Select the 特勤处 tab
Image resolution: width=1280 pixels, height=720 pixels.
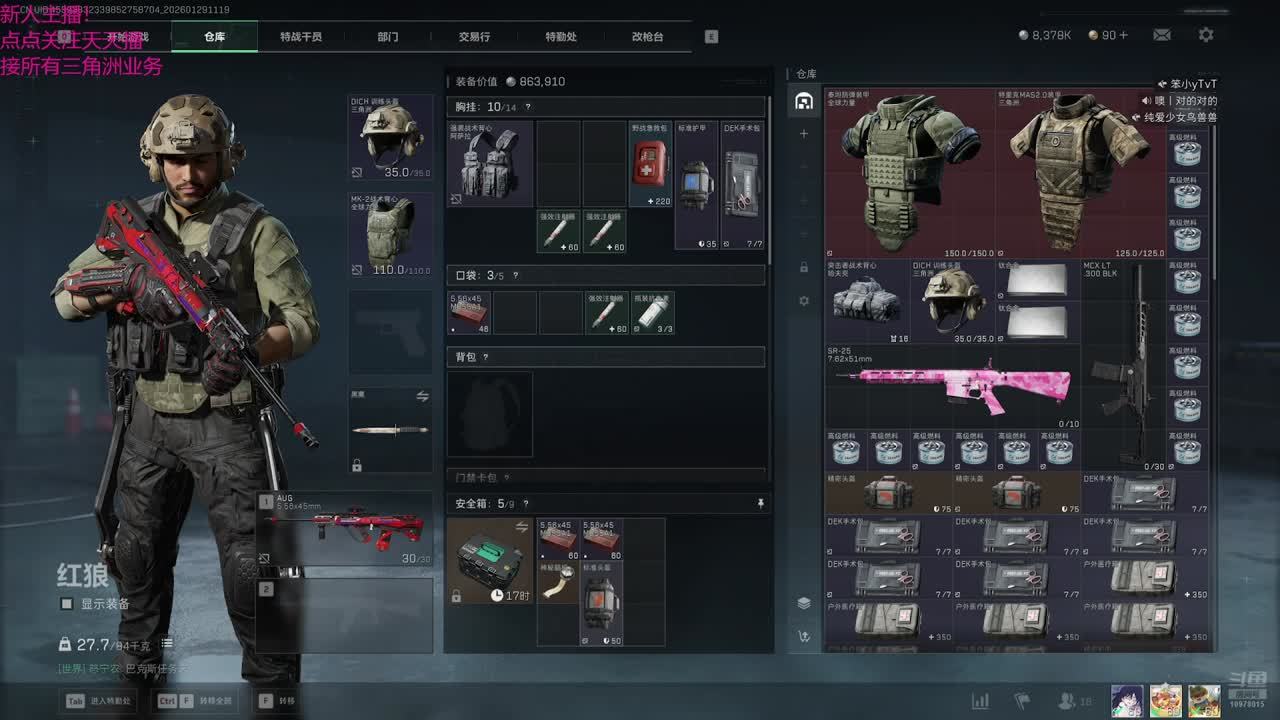561,37
